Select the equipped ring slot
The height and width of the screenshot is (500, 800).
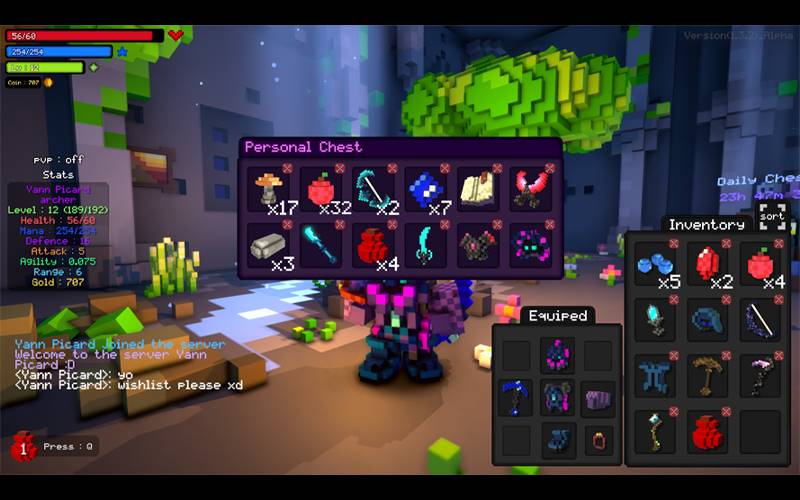[600, 439]
